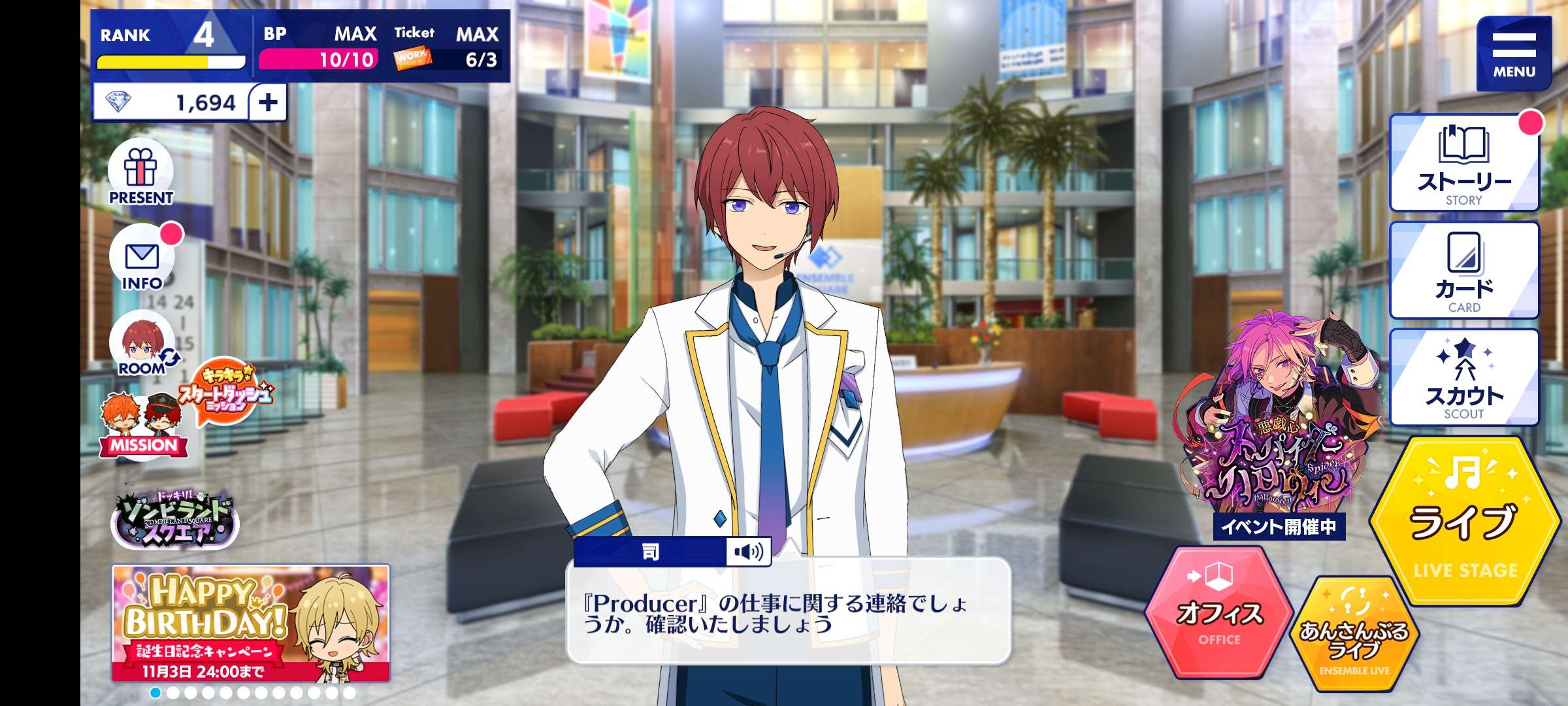The width and height of the screenshot is (1568, 706).
Task: Go to the Card screen
Action: (x=1463, y=271)
